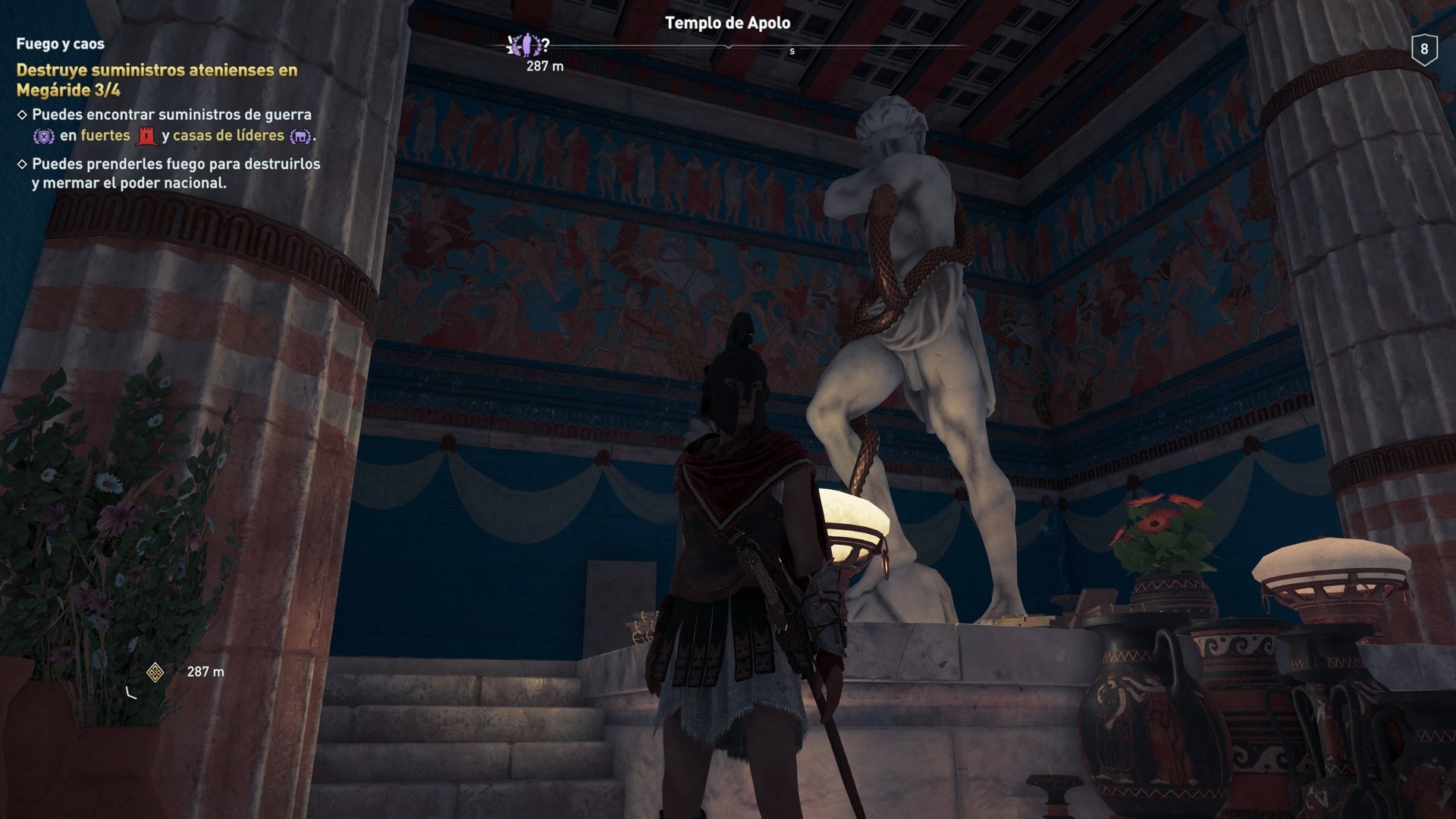The height and width of the screenshot is (819, 1456).
Task: Expand the compass notch below Templo de Apolo
Action: pos(728,47)
